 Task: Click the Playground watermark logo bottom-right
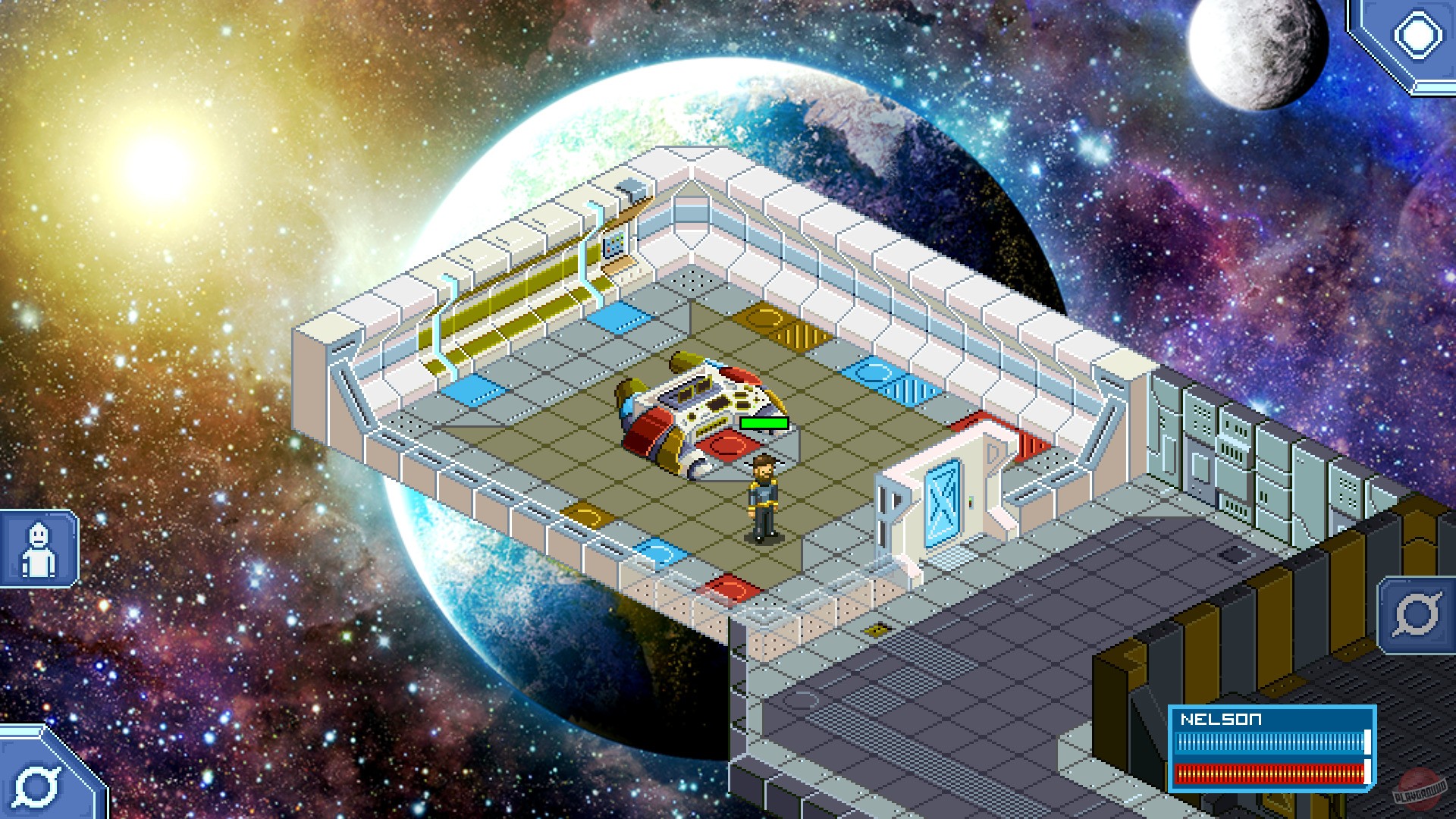click(x=1420, y=789)
